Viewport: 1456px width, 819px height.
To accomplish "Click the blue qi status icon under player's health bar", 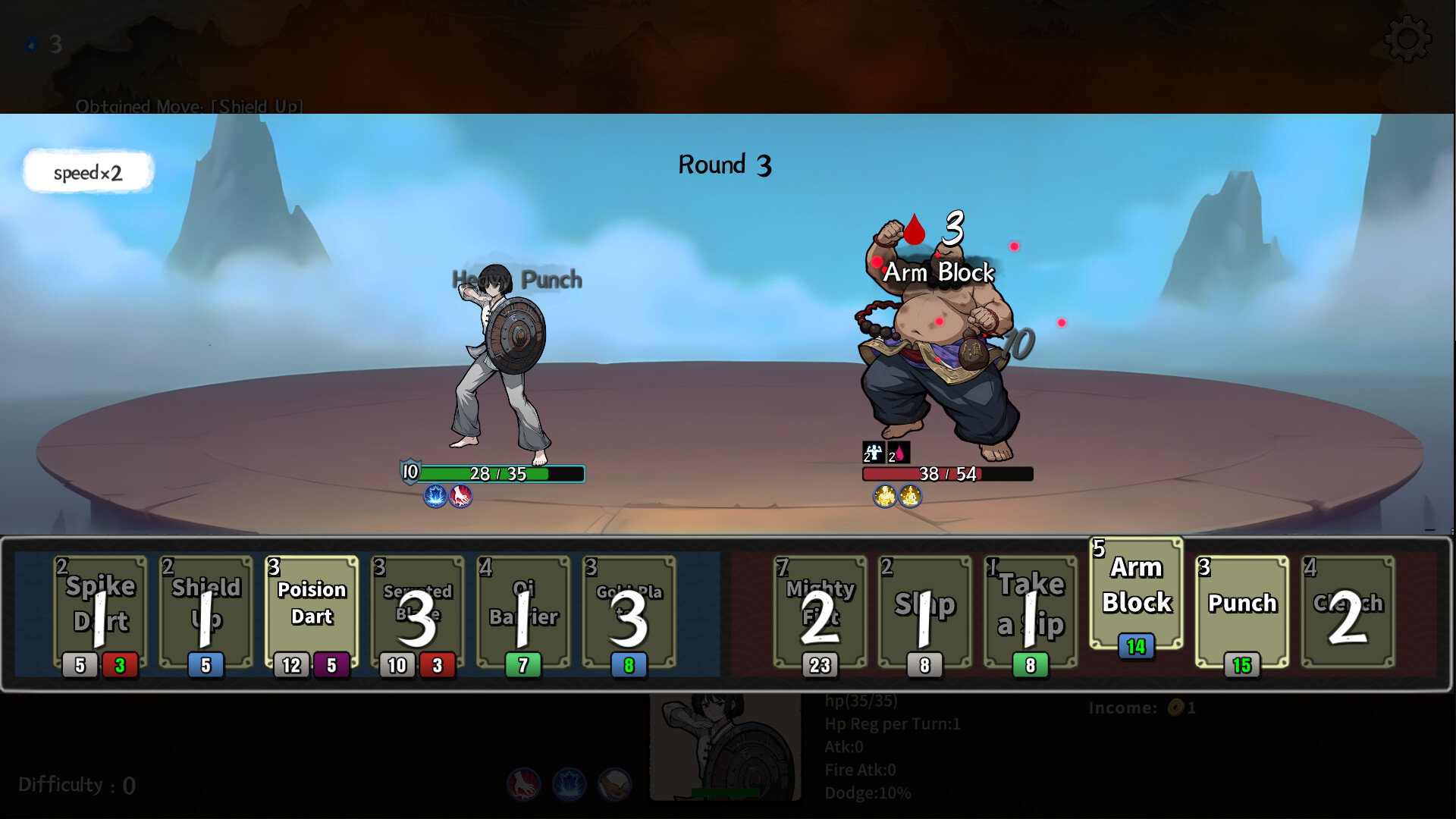I will [x=436, y=497].
